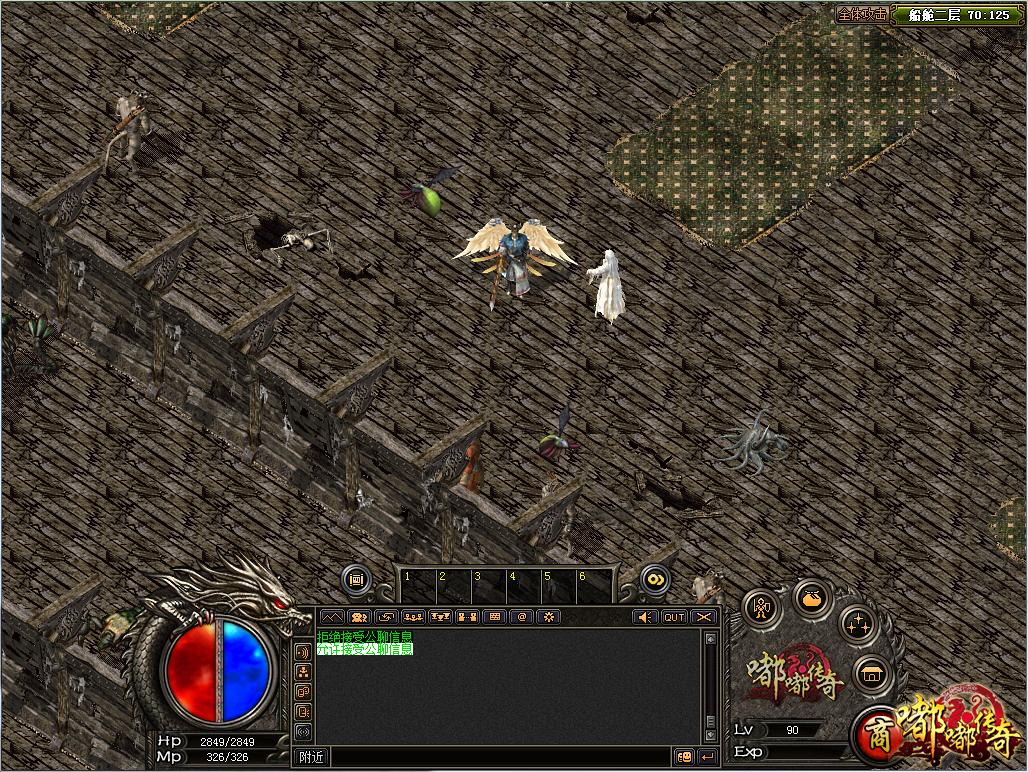Click the round 画 button left of hotbar
The height and width of the screenshot is (772, 1028).
pos(356,578)
